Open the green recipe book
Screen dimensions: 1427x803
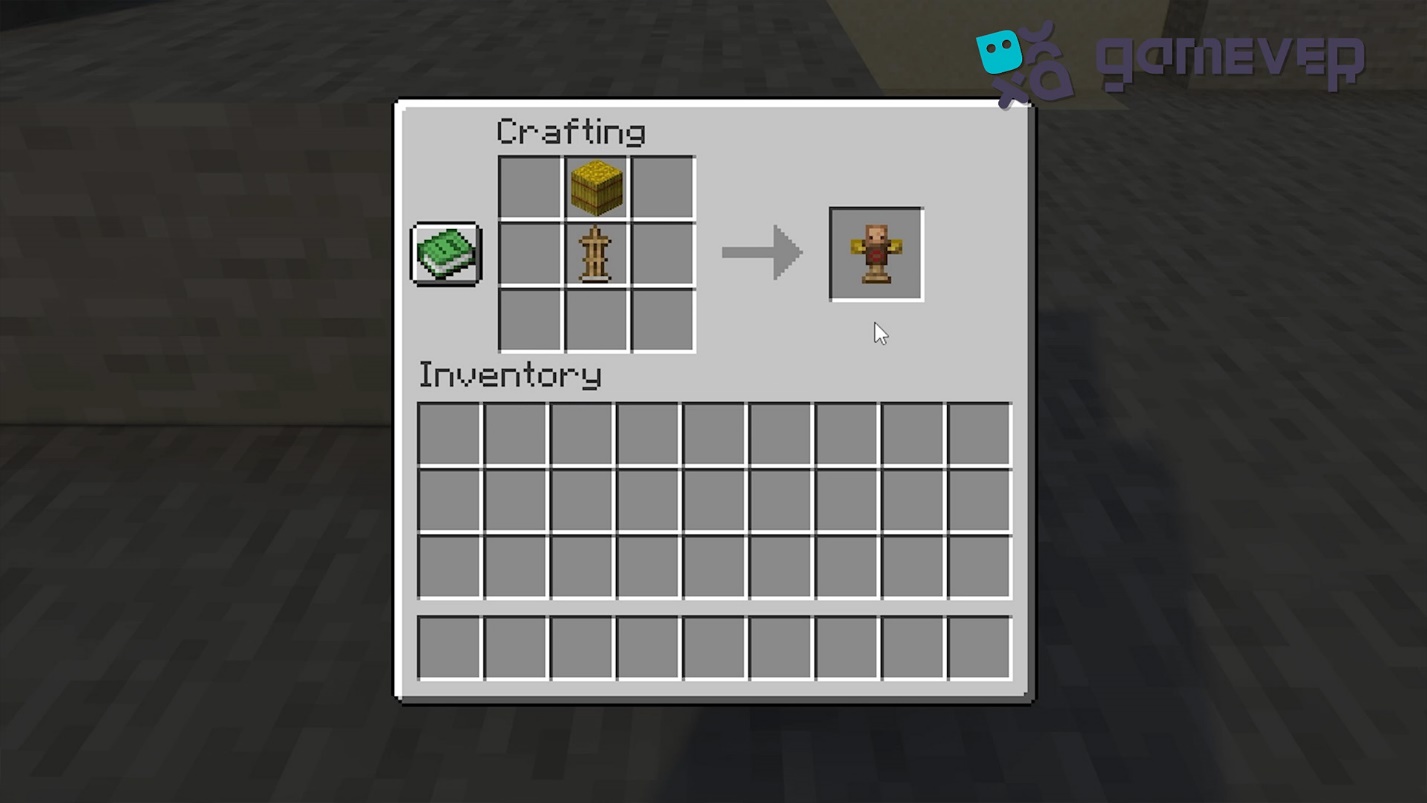446,253
